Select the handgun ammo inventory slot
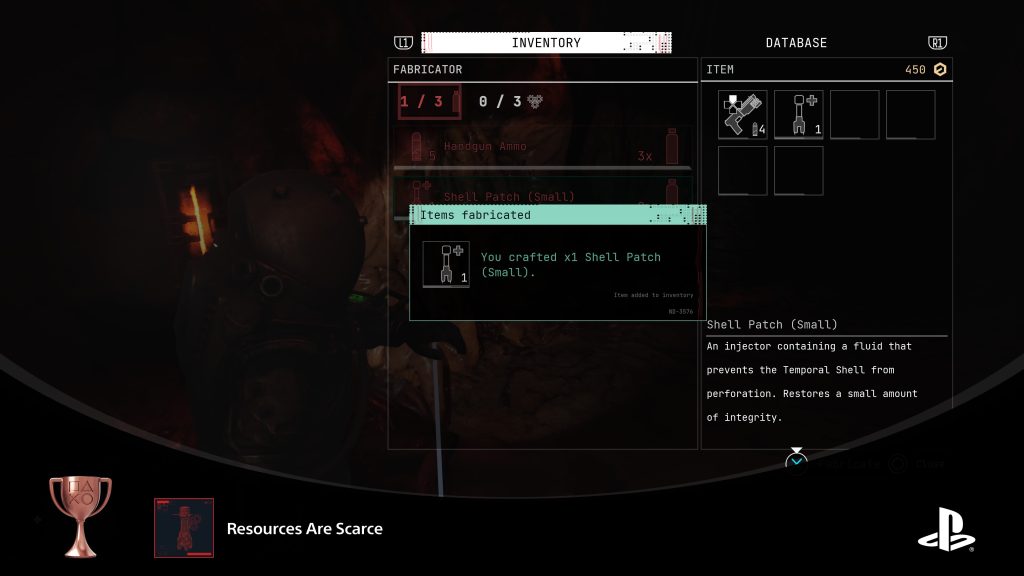1024x576 pixels. [x=742, y=115]
